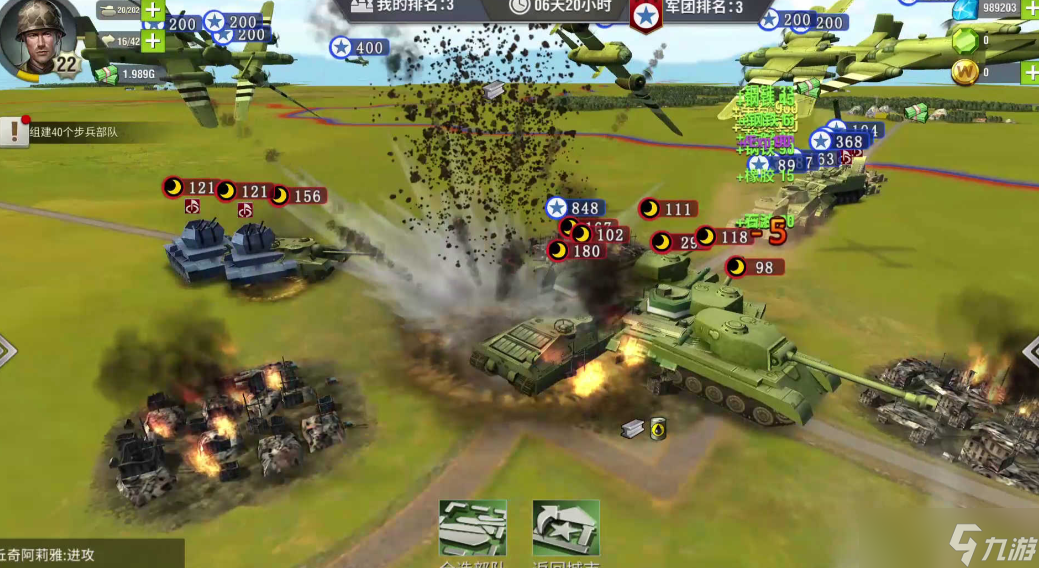Buy more diamonds with the plus button
This screenshot has height=568, width=1039.
(x=1030, y=9)
